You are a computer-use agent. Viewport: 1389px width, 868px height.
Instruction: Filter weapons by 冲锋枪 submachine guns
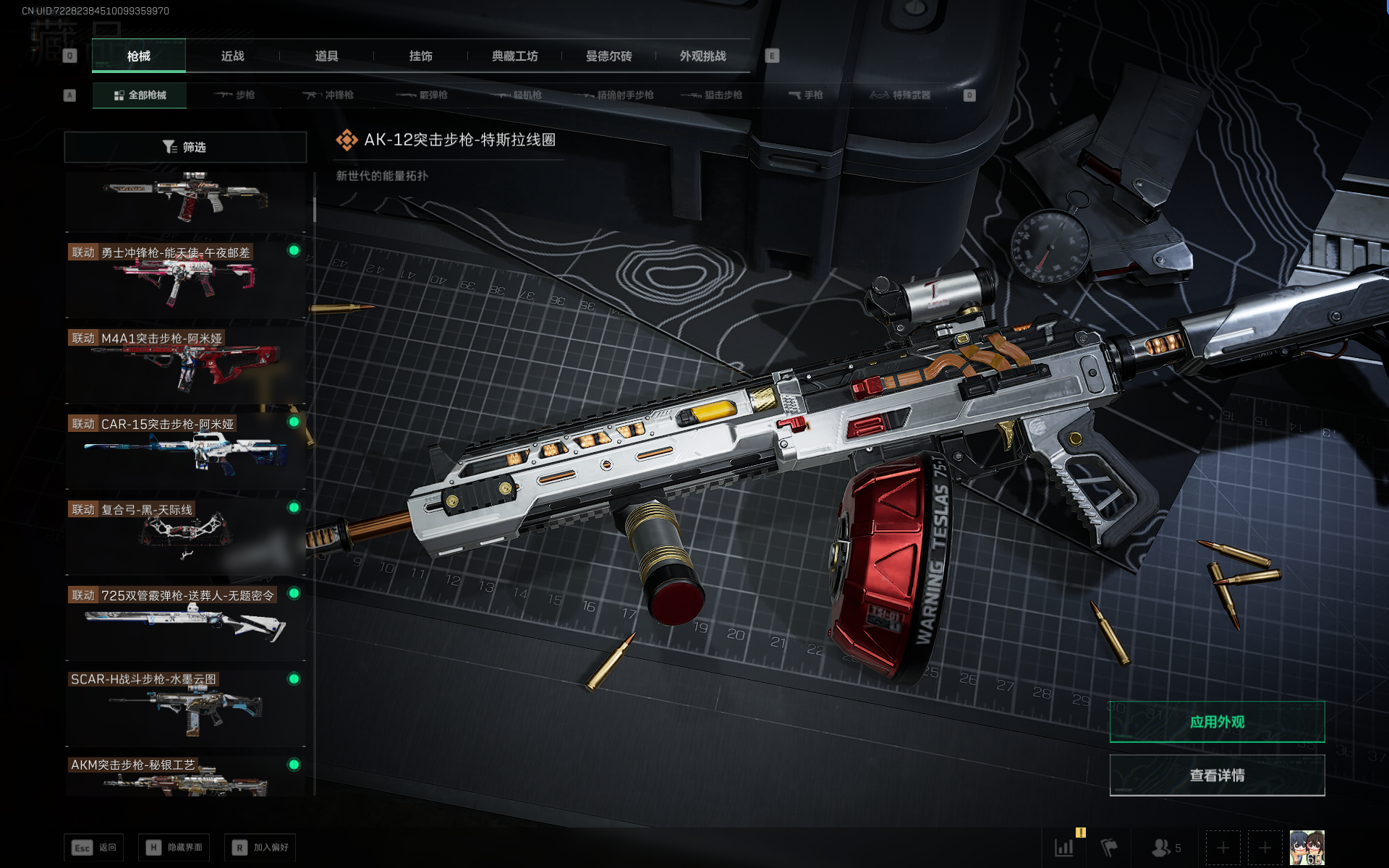pyautogui.click(x=328, y=95)
